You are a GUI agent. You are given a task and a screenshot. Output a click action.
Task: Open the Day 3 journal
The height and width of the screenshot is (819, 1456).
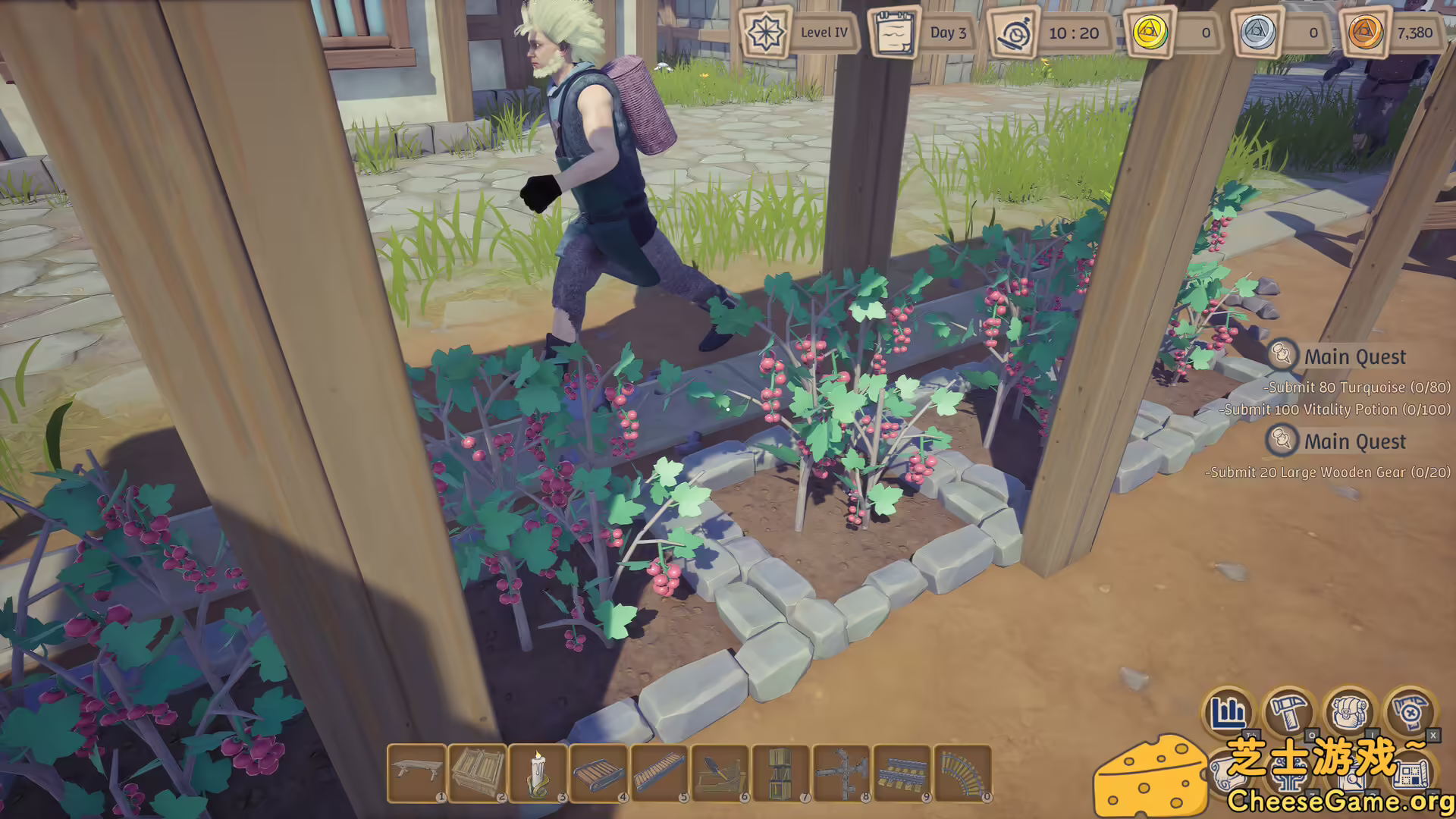tap(895, 33)
